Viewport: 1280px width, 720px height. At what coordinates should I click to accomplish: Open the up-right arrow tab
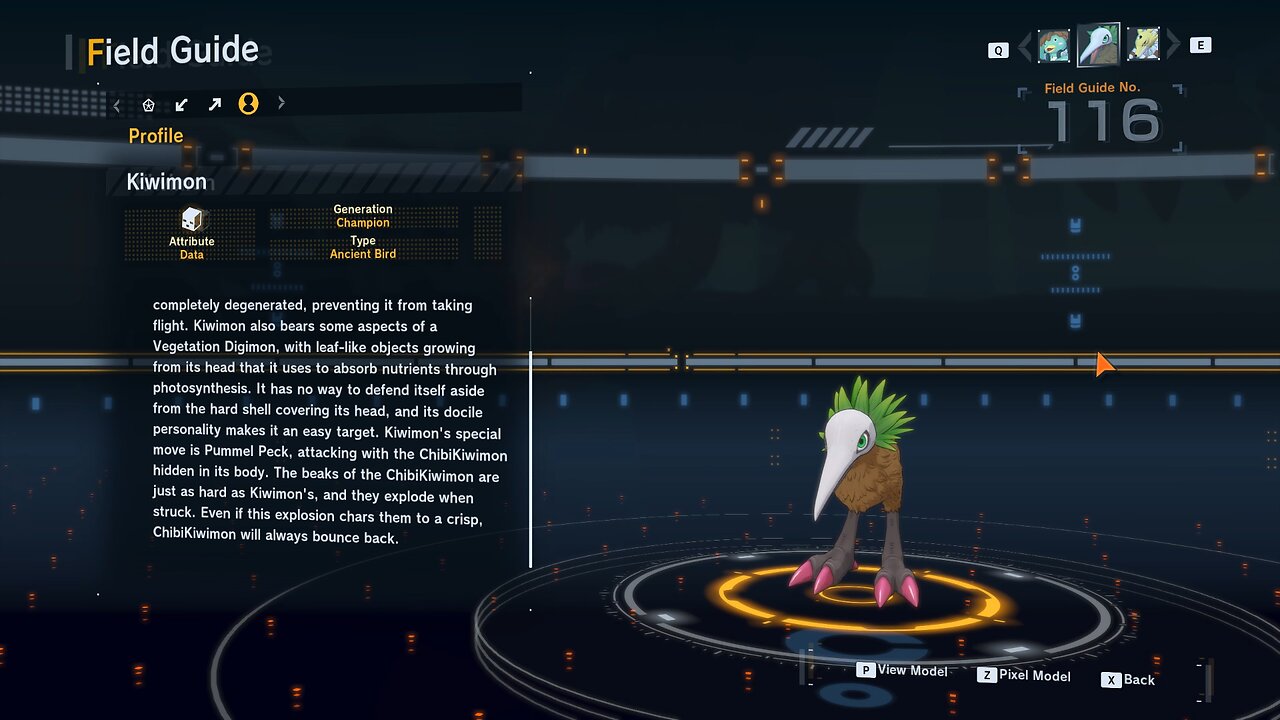(x=215, y=104)
